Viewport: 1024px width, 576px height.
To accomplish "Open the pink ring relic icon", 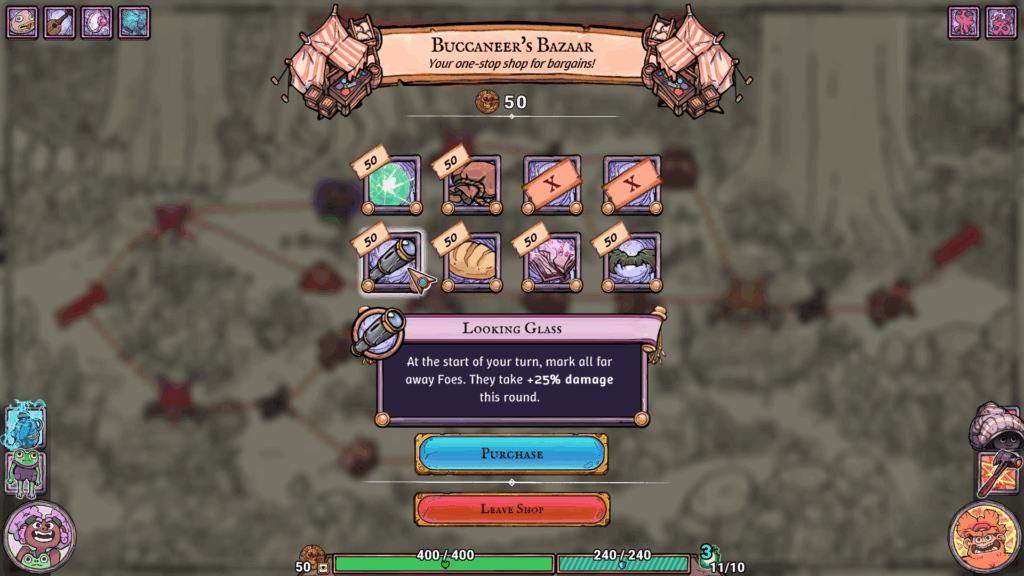I will coord(96,22).
